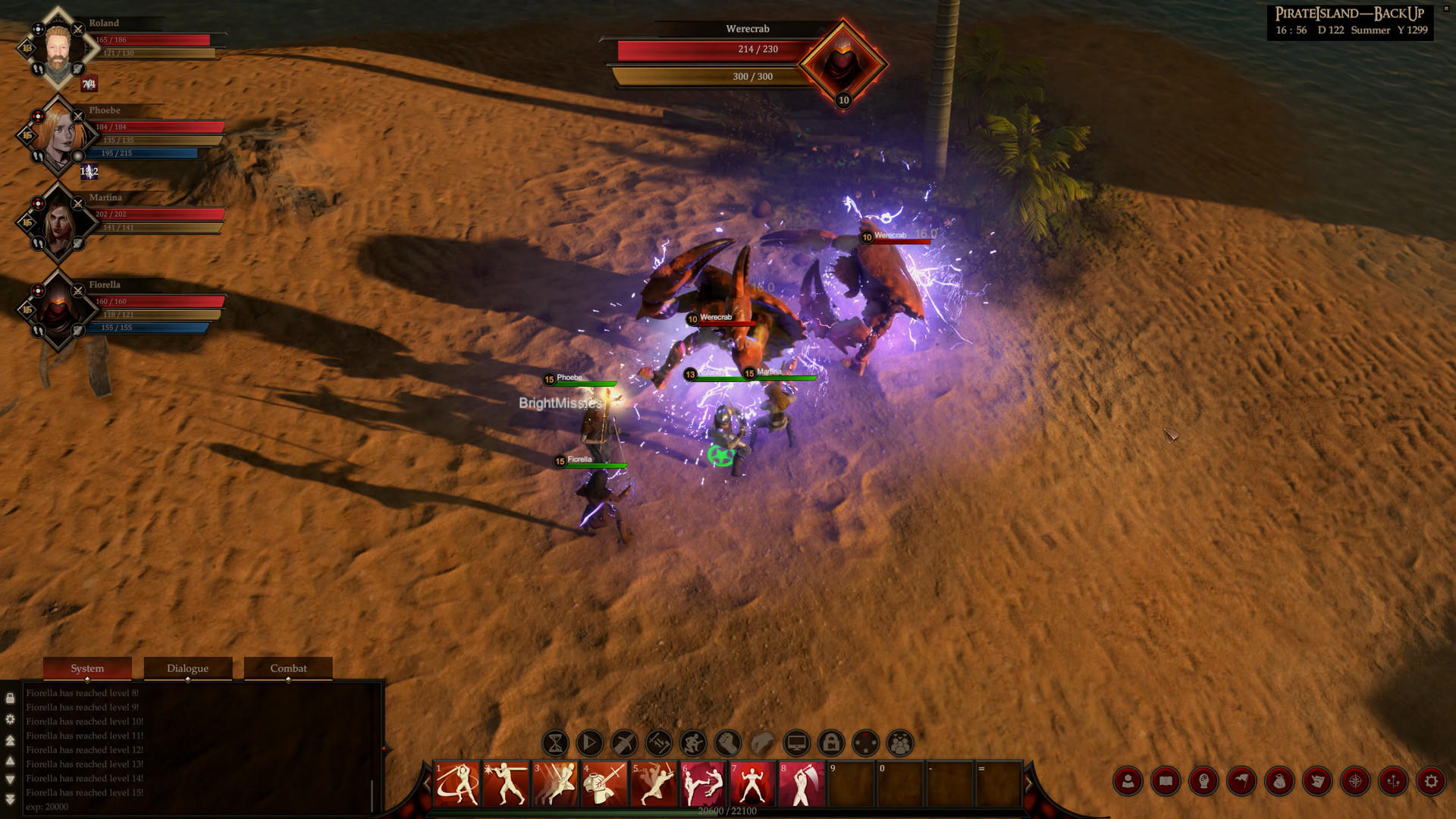Collapse the System tab diamond marker
This screenshot has width=1456, height=819.
[x=87, y=679]
